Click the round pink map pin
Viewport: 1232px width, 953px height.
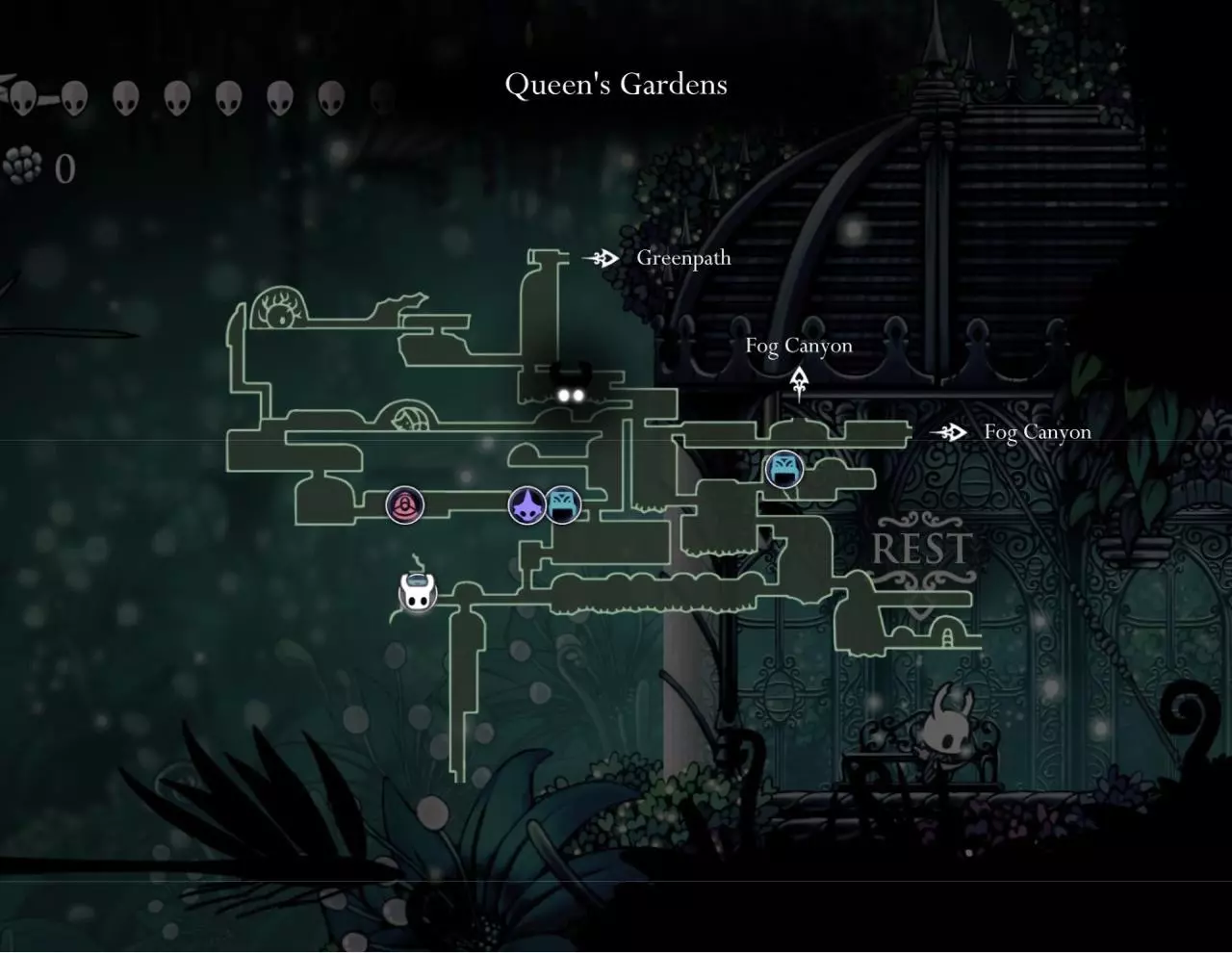click(404, 505)
